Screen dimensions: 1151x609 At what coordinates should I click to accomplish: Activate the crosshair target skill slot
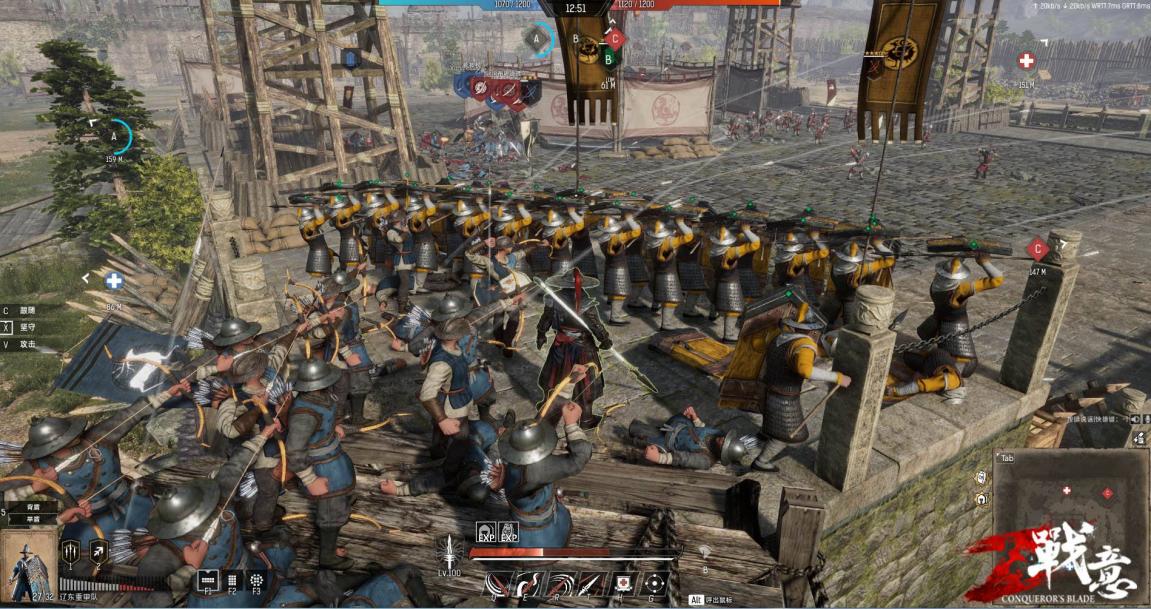point(655,582)
